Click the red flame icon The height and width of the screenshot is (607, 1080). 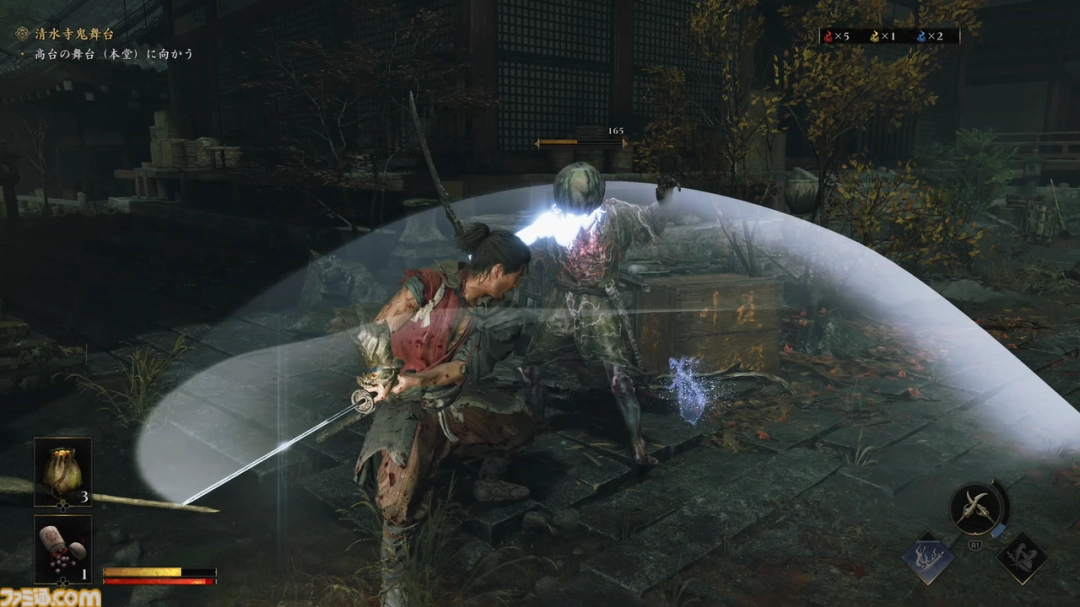[x=829, y=37]
